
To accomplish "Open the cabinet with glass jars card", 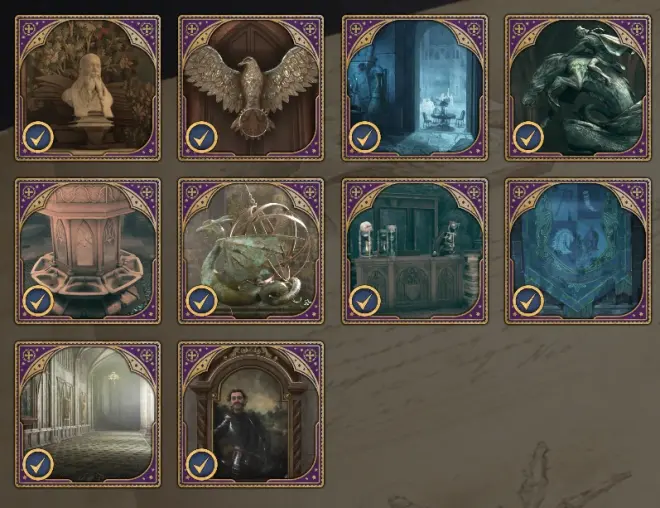I will point(414,251).
